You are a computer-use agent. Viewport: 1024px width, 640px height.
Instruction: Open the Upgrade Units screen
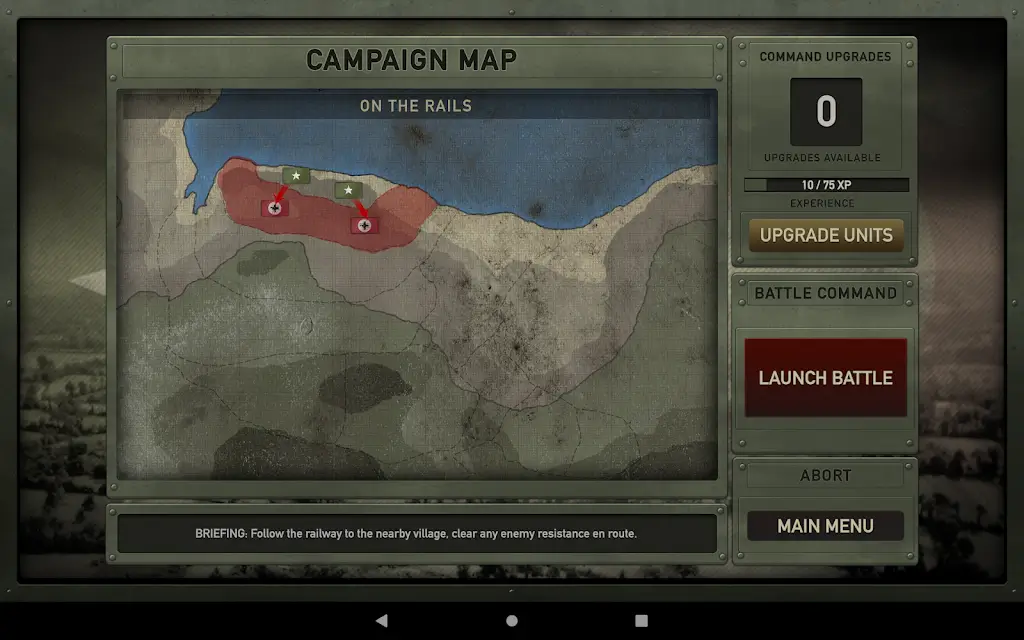pyautogui.click(x=826, y=236)
